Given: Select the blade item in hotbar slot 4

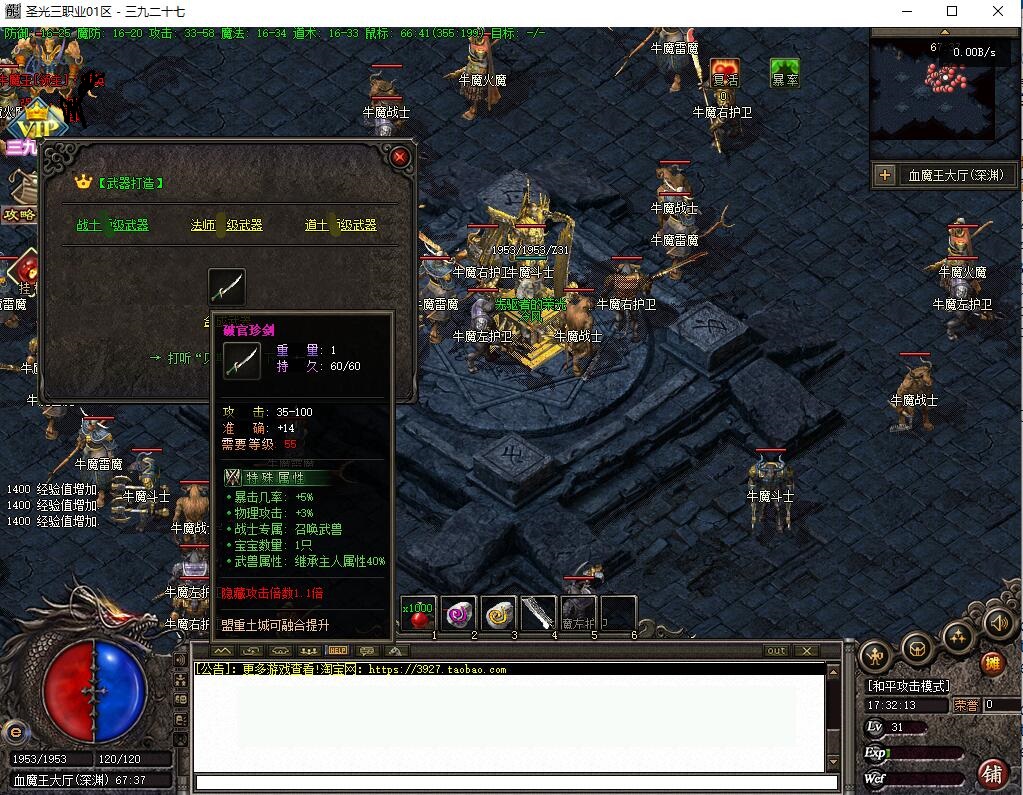Looking at the screenshot, I should pyautogui.click(x=538, y=614).
